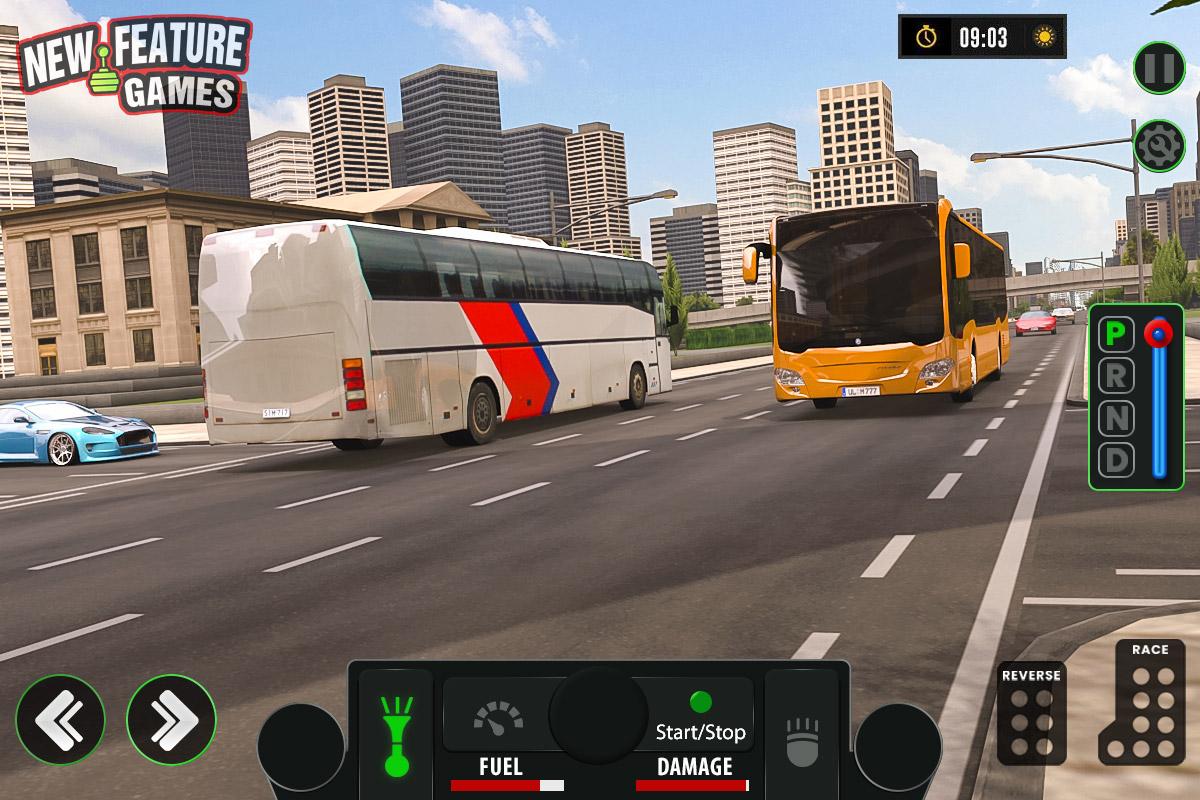Click the New Feature Games logo
Viewport: 1200px width, 800px height.
click(x=135, y=65)
